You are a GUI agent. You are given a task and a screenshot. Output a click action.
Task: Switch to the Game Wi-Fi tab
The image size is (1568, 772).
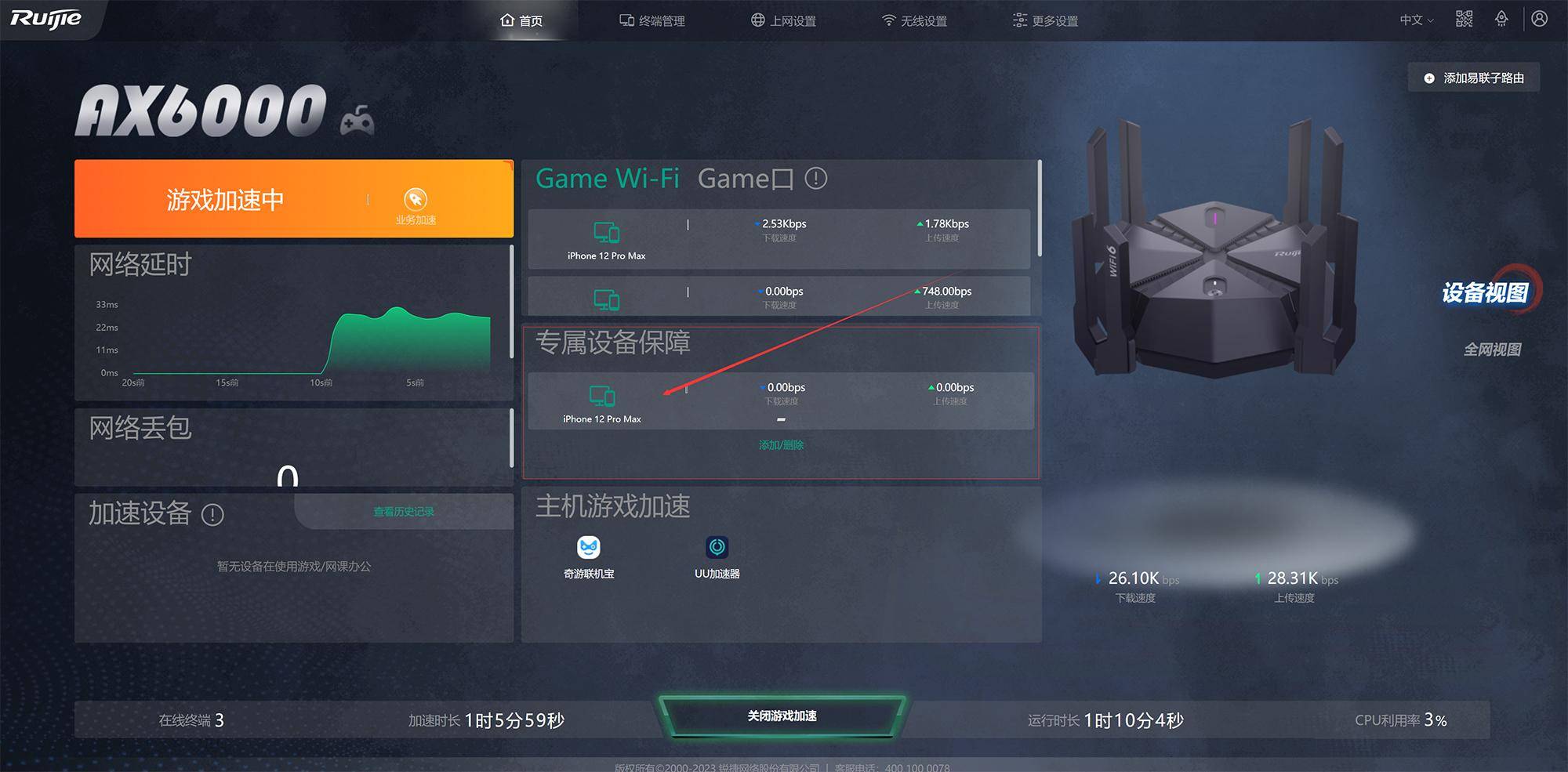coord(608,179)
